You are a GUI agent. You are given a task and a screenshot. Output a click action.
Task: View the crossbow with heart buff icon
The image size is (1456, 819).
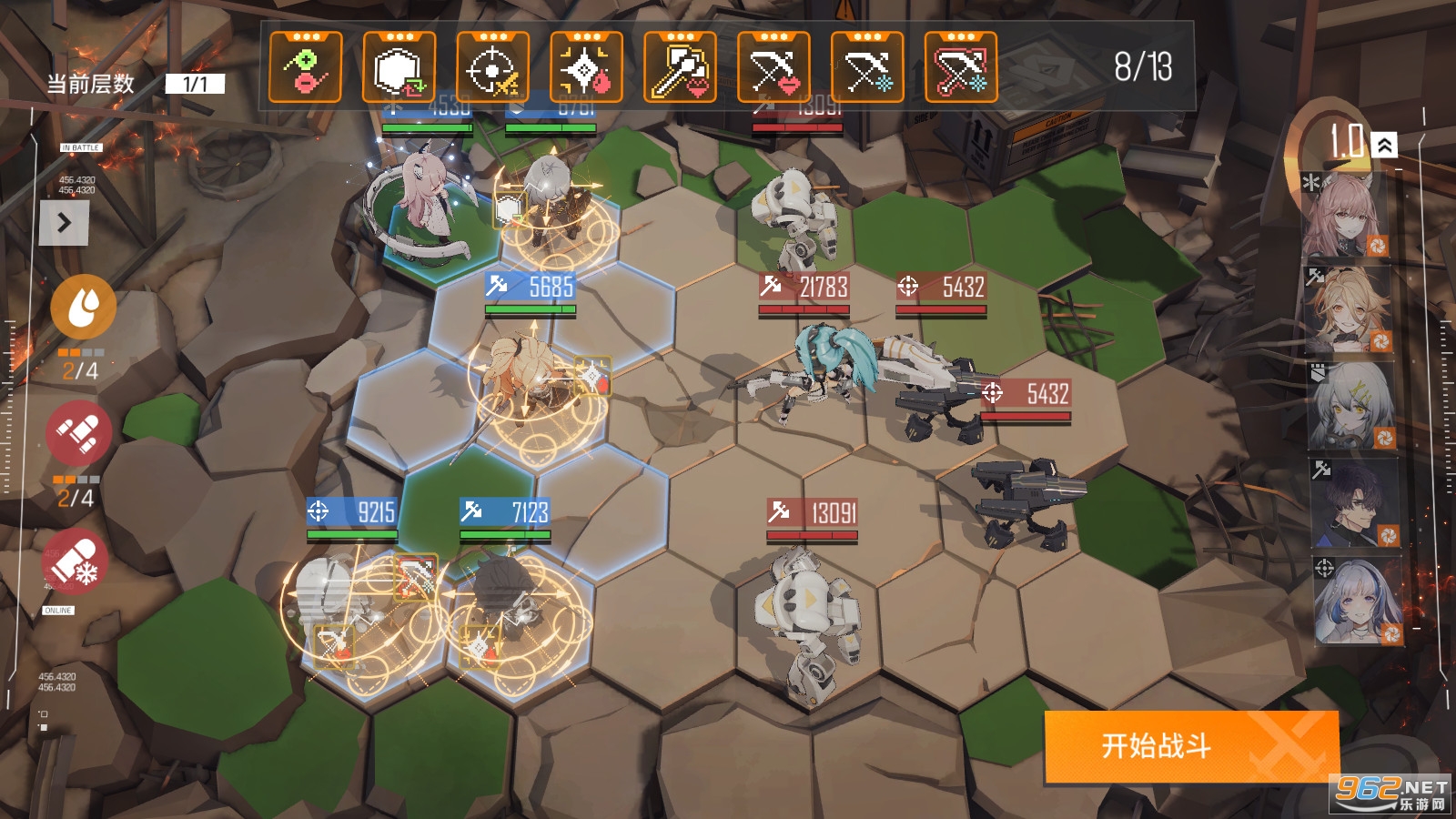click(773, 68)
